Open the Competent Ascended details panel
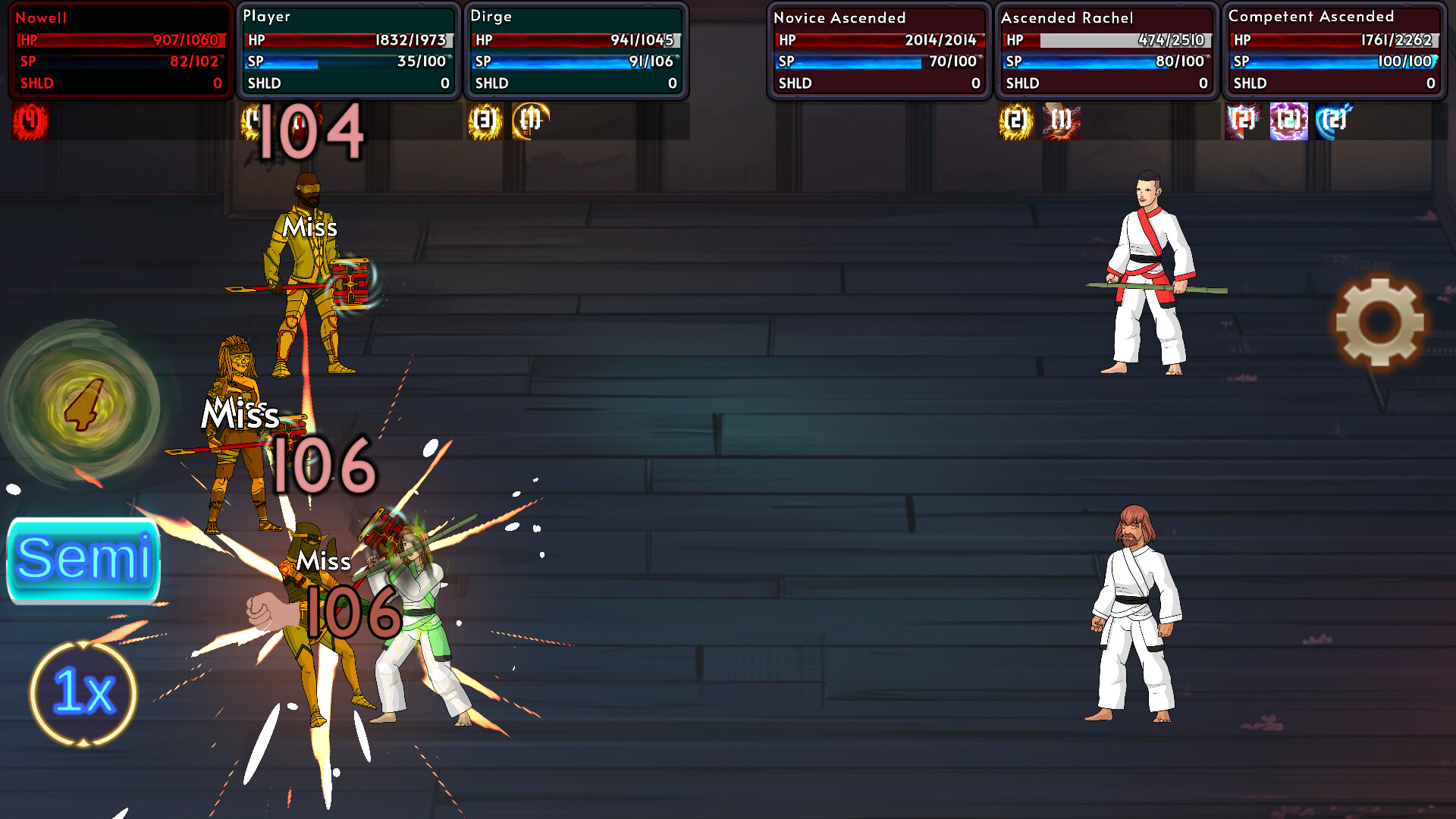 coord(1333,49)
